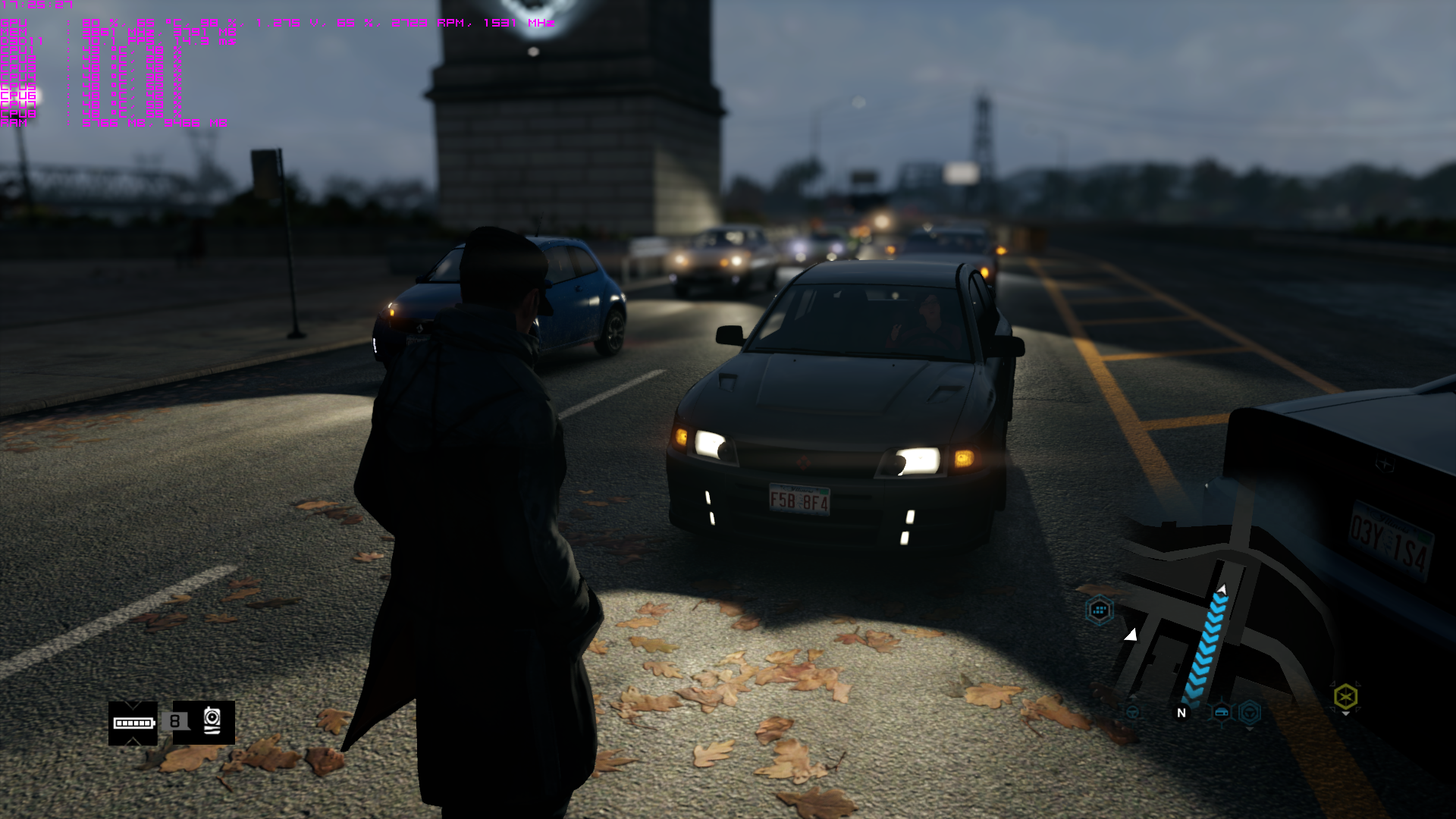This screenshot has width=1456, height=819.
Task: Click the bright steering wheel hexagon marker
Action: 1250,712
